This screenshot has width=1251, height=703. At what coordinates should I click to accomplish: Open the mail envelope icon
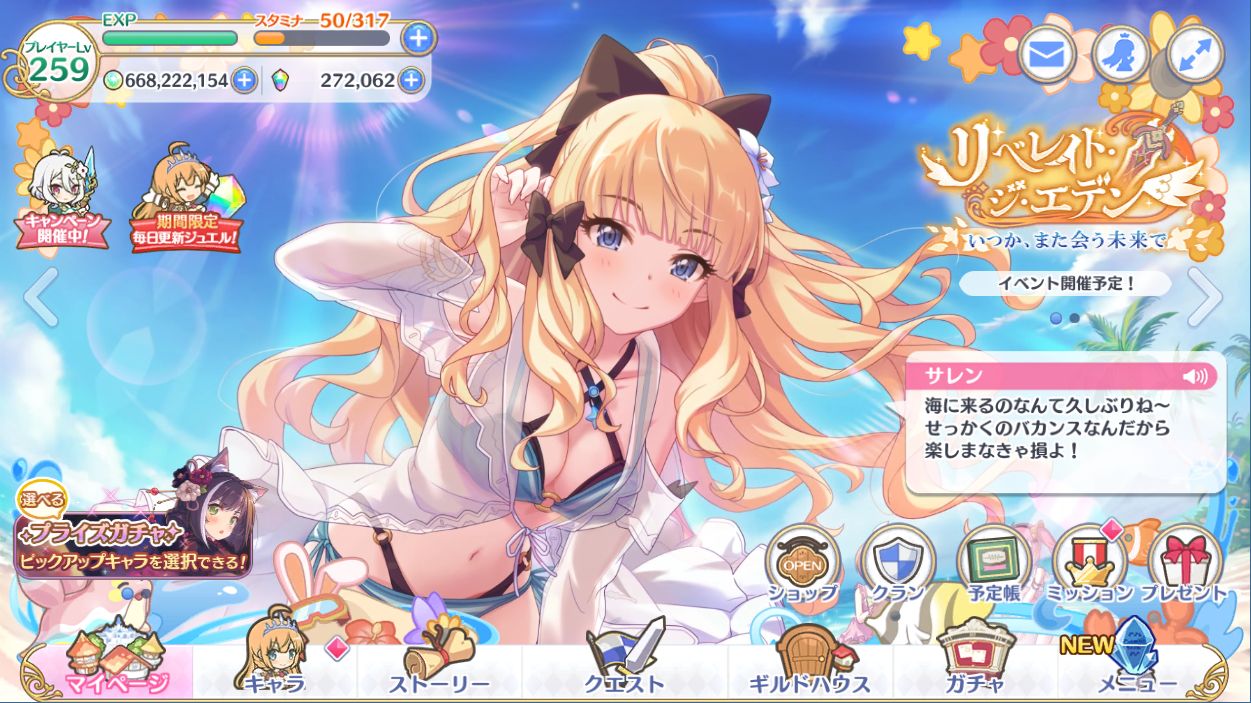click(1046, 55)
